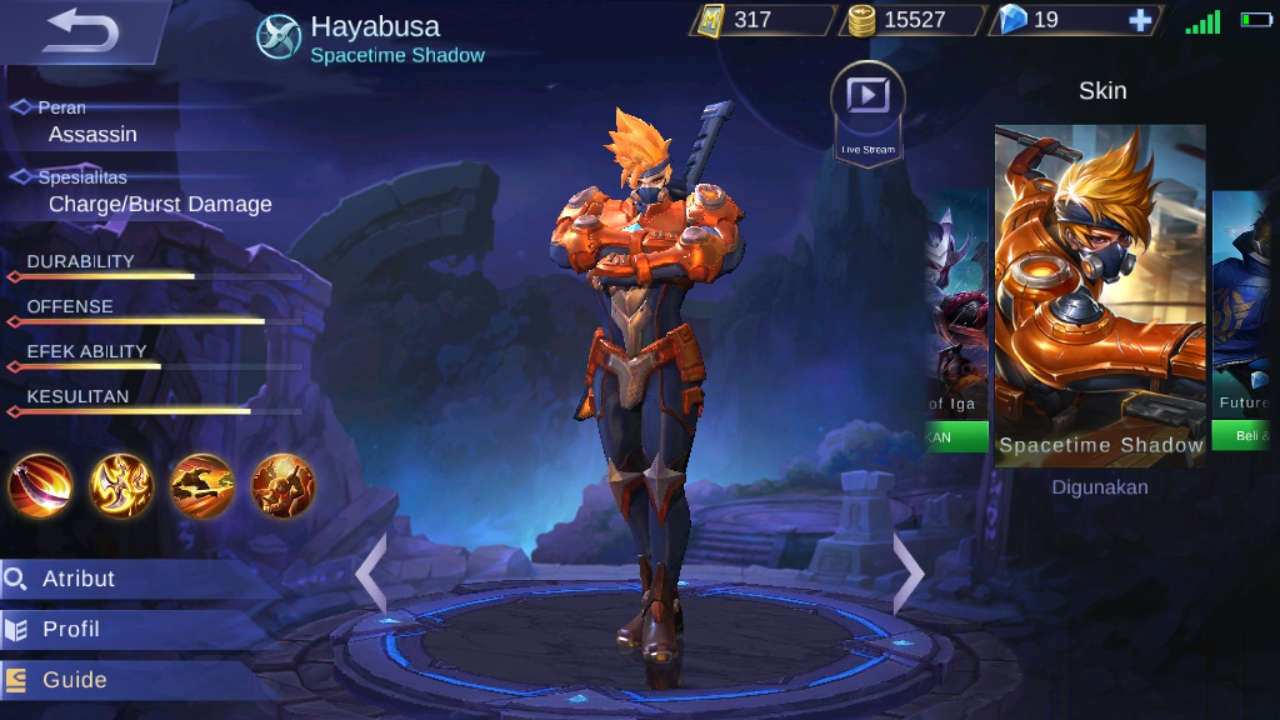
Task: Open the Profil menu entry
Action: click(70, 629)
